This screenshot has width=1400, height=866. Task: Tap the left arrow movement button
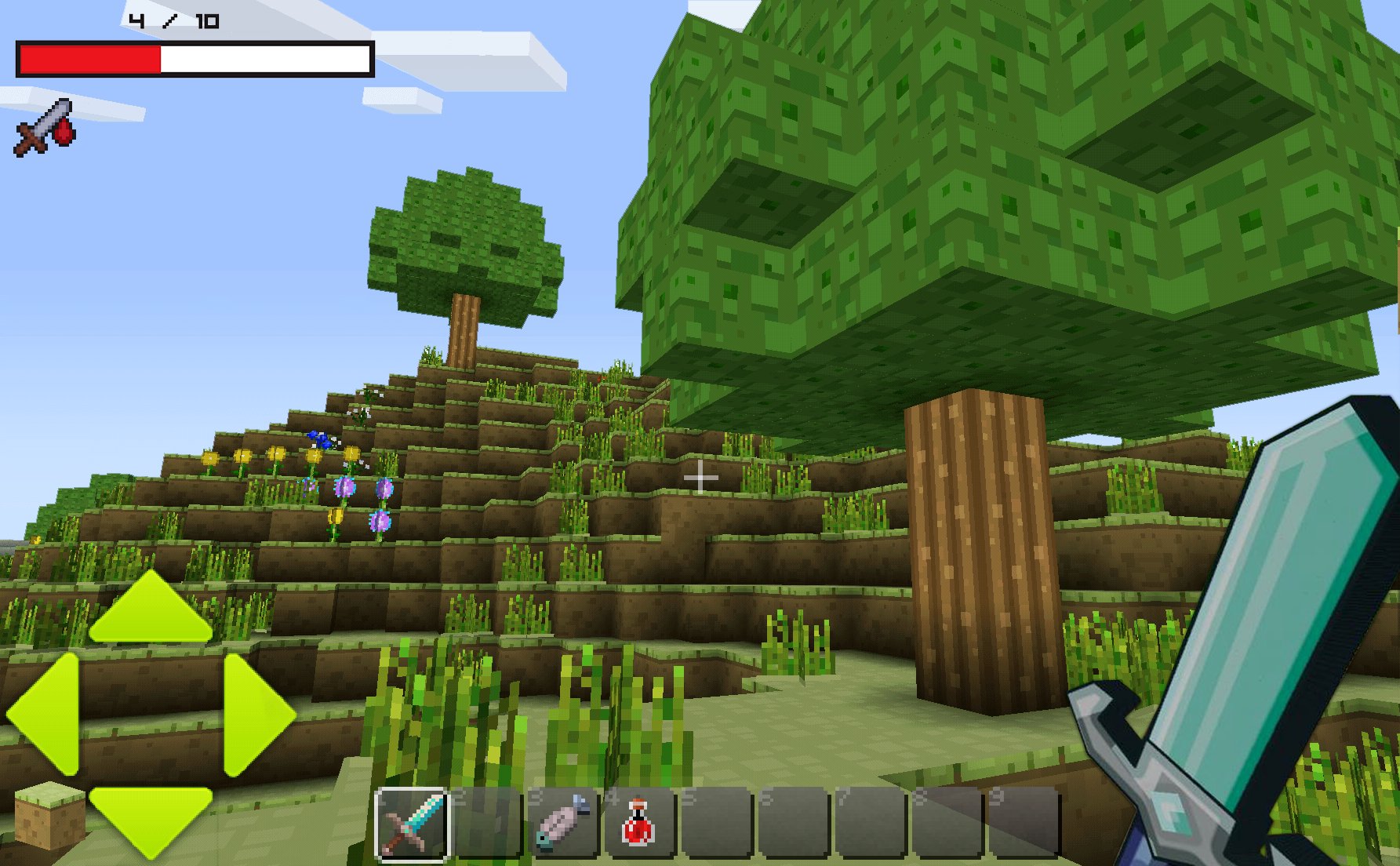[47, 713]
